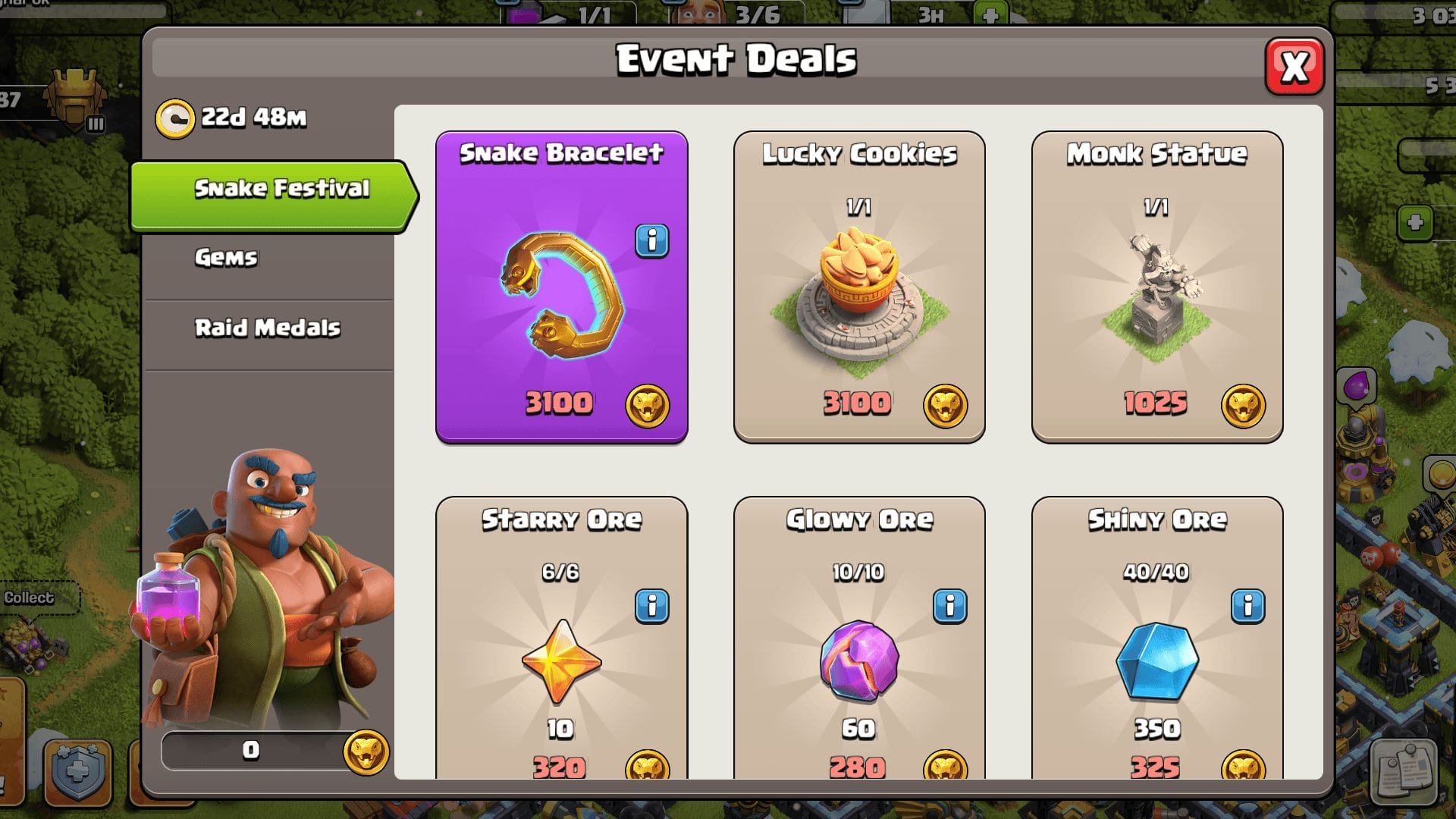Select the Lucky Cookies deal card
This screenshot has width=1456, height=819.
[x=859, y=284]
